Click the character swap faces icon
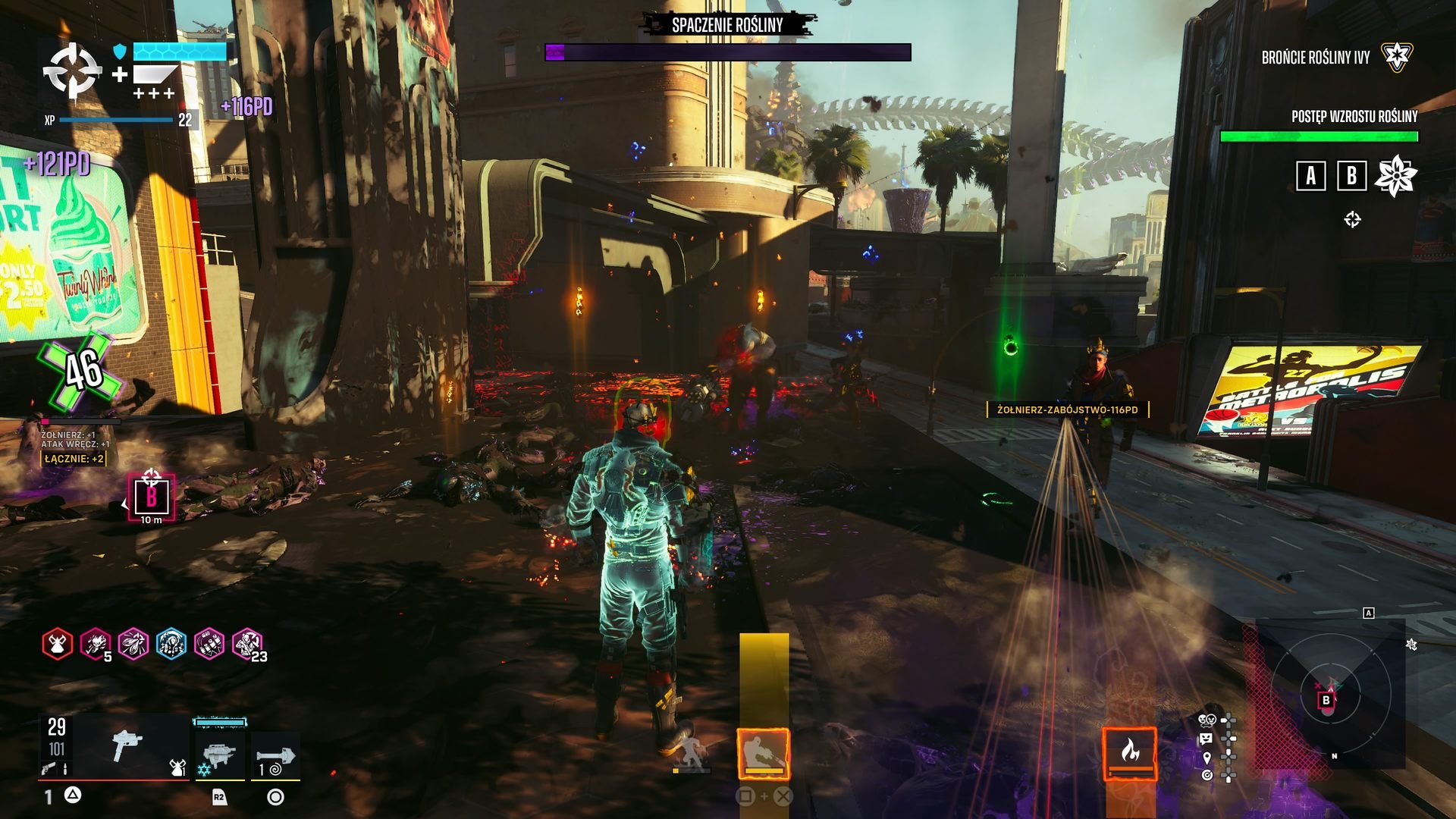This screenshot has width=1456, height=819. click(1207, 720)
